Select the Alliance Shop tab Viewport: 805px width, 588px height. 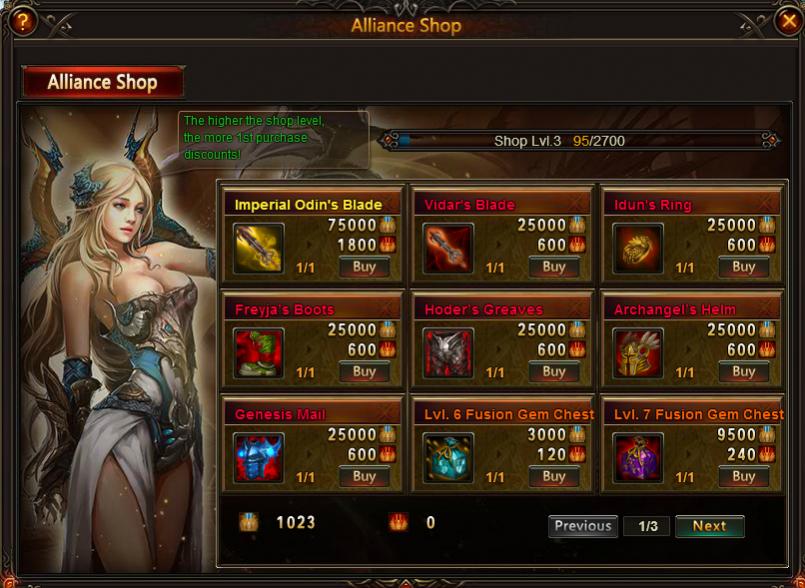coord(103,82)
